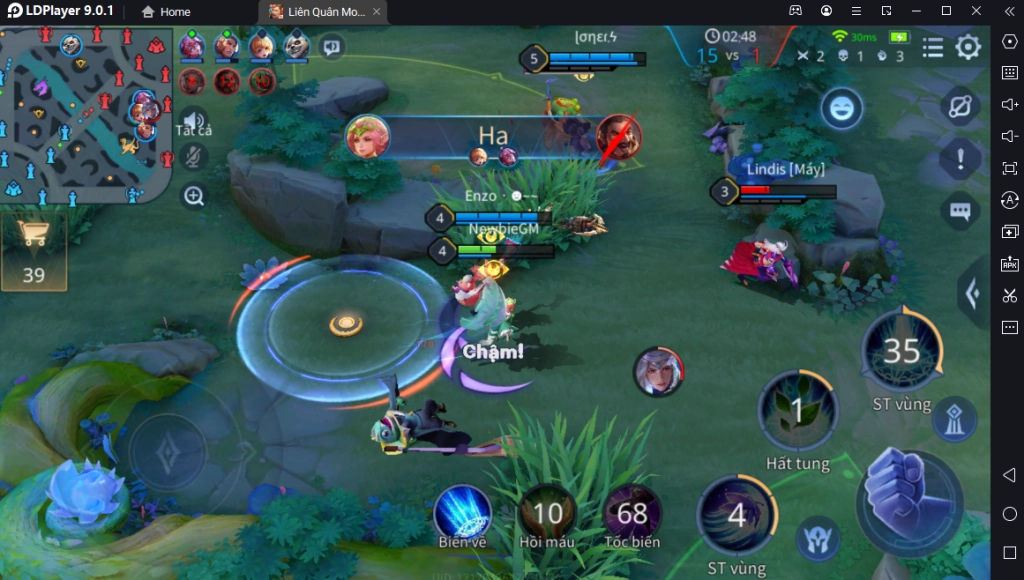1024x580 pixels.
Task: Click the magnifier zoom button
Action: point(193,196)
